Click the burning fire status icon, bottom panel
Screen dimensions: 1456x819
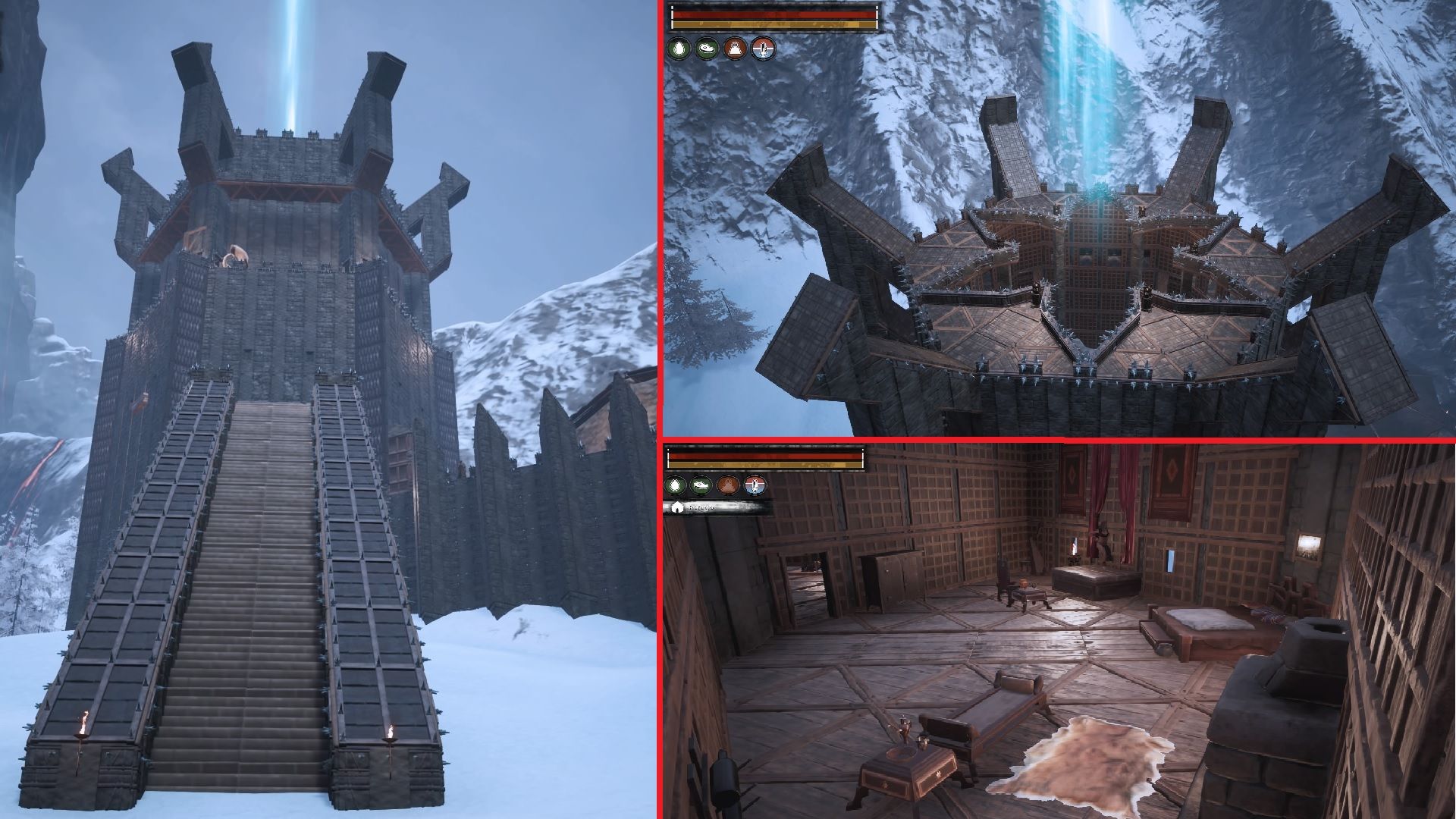[728, 485]
